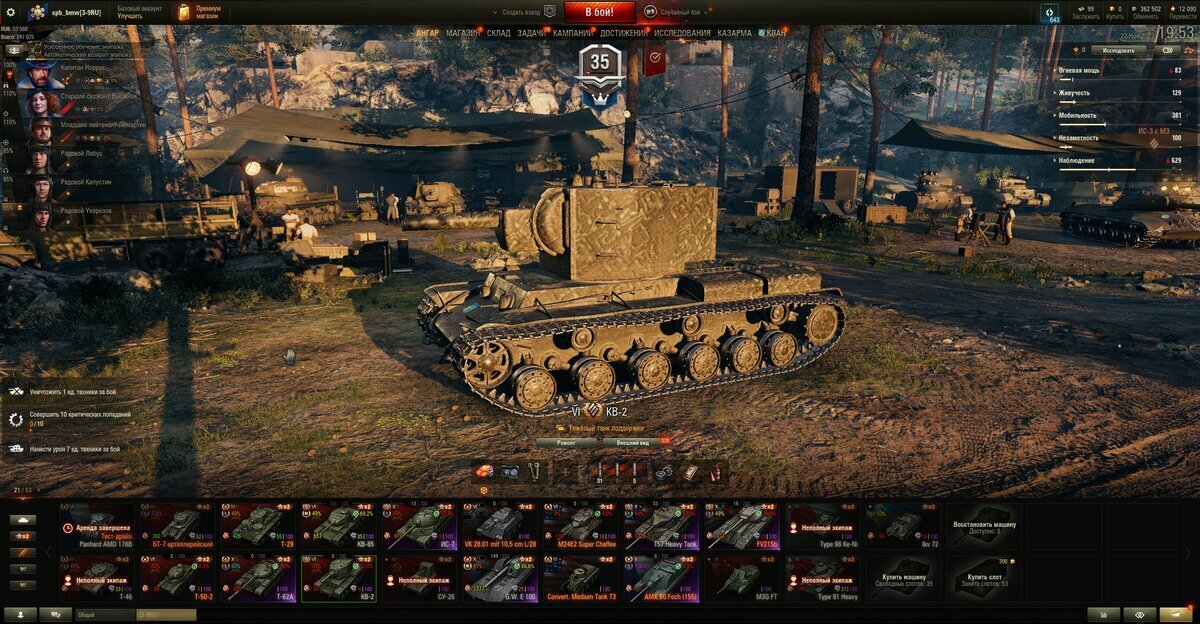Screen dimensions: 1200x624
Task: Start battle with the red В бой! button
Action: (599, 12)
